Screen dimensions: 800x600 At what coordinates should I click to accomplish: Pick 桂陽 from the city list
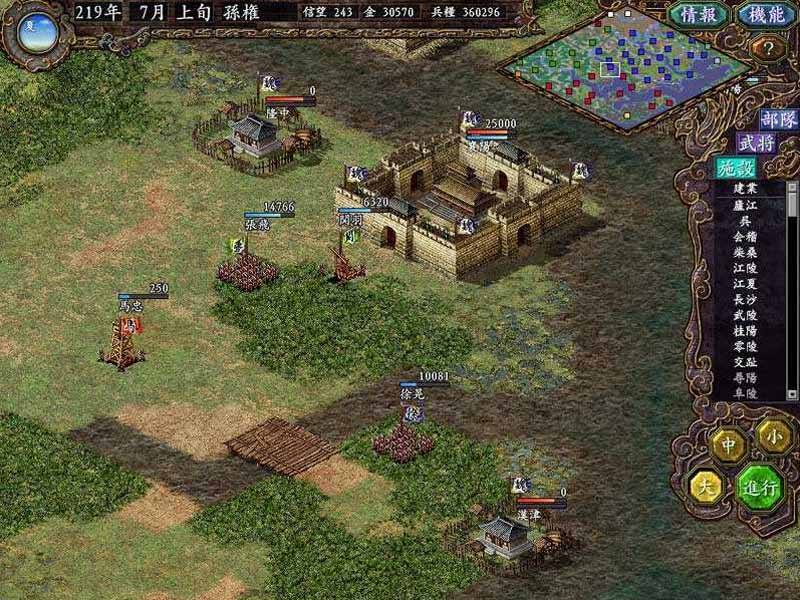(745, 331)
